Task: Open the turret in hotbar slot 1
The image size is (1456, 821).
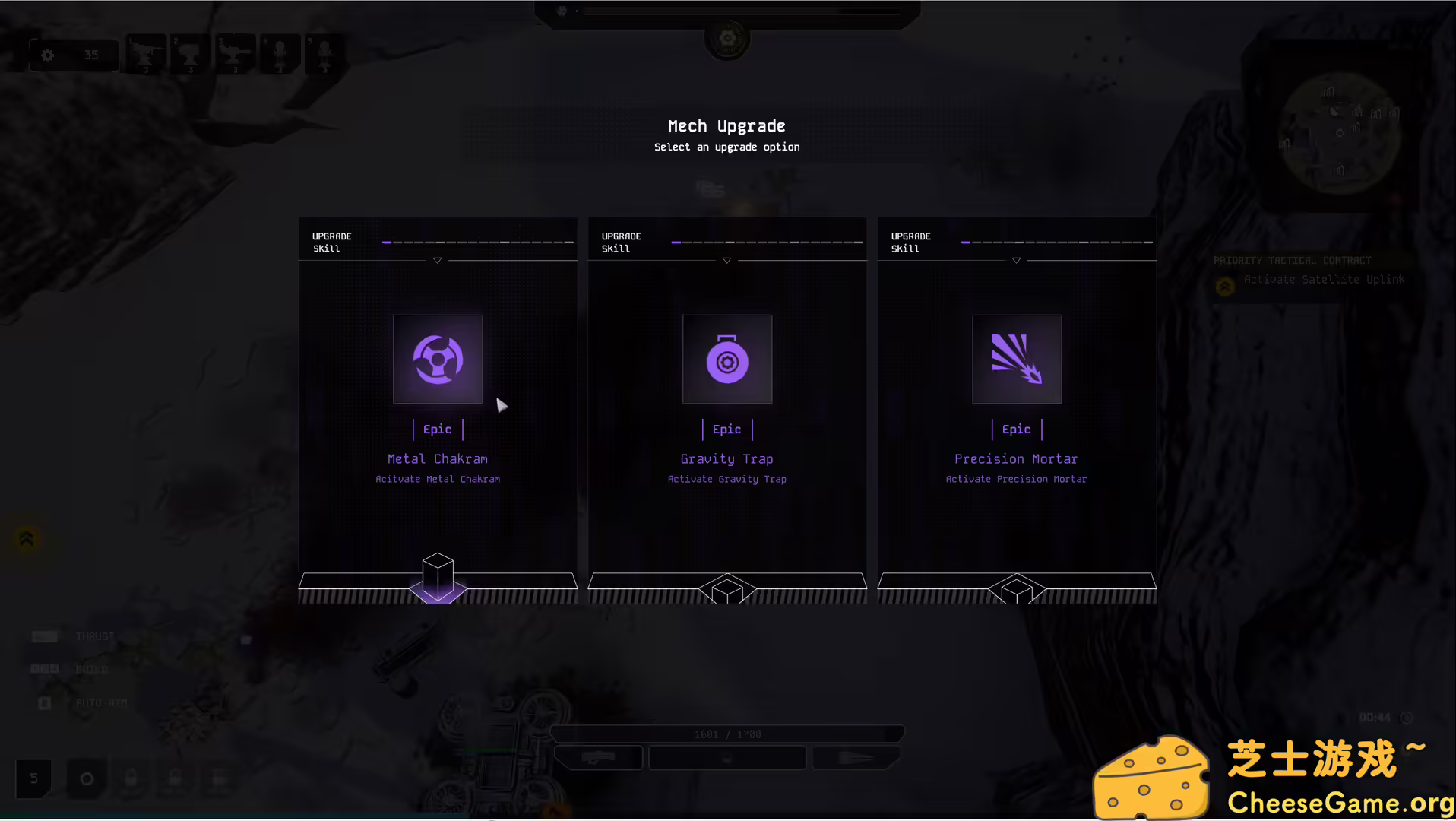Action: [x=144, y=53]
